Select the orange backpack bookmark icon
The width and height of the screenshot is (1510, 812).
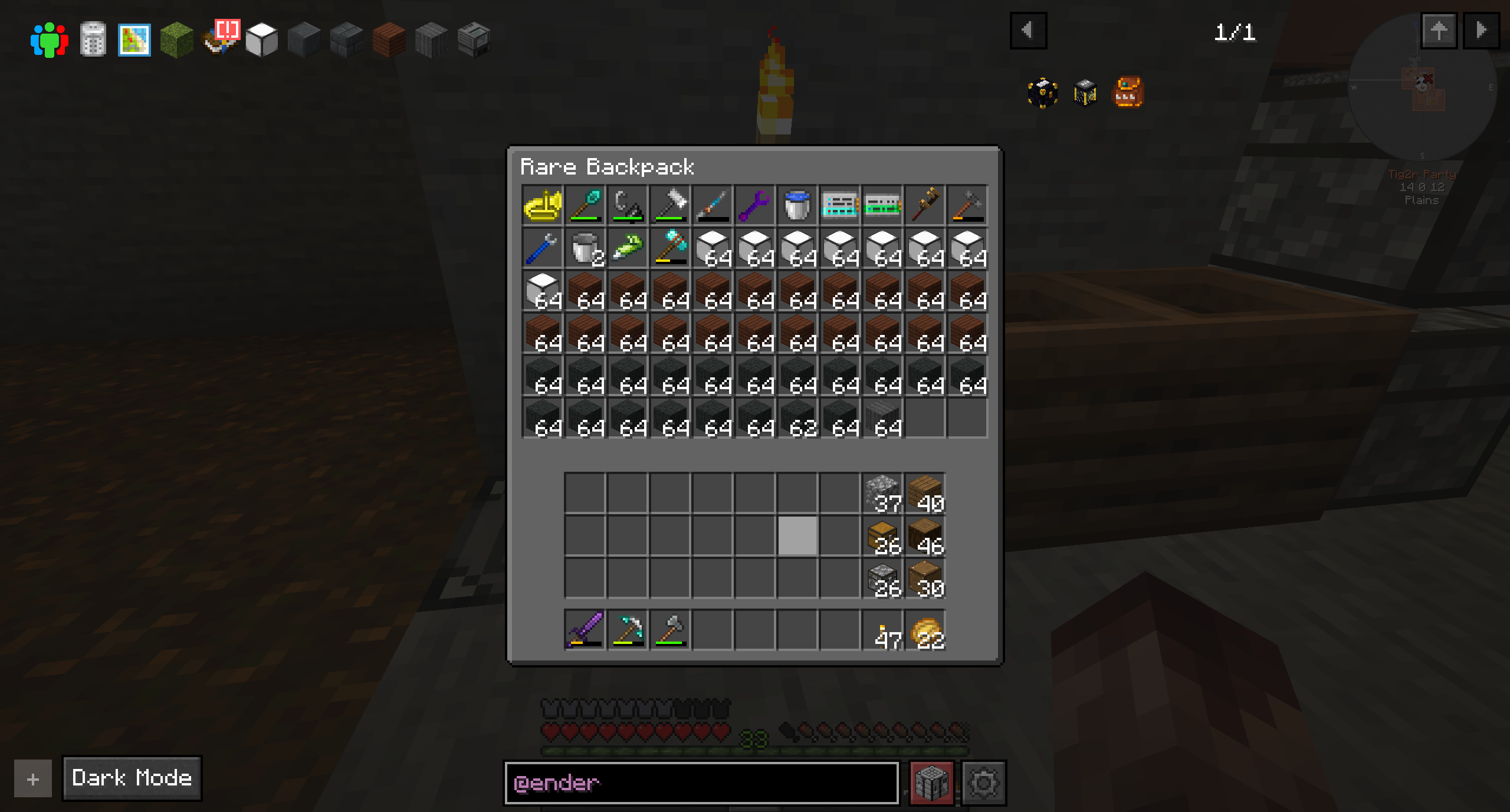click(x=1127, y=93)
